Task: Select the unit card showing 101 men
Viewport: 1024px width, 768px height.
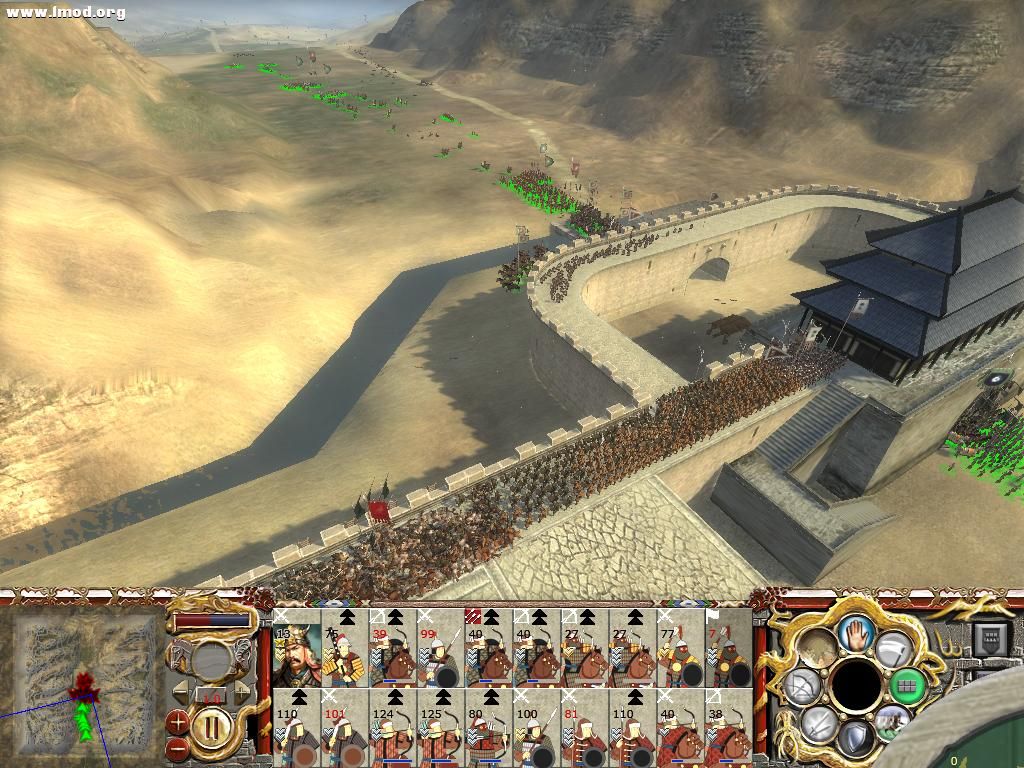Action: [344, 727]
